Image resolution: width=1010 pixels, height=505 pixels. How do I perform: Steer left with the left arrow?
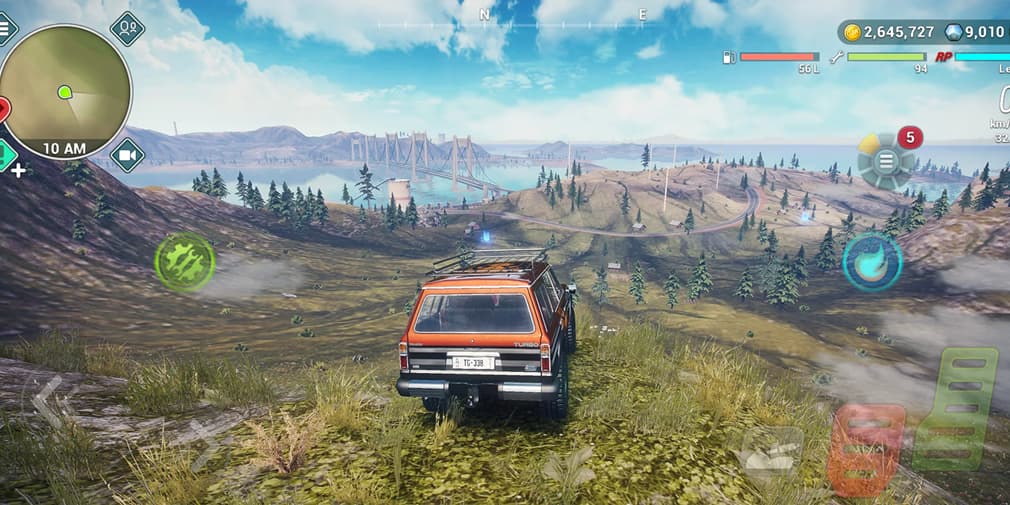pos(47,400)
